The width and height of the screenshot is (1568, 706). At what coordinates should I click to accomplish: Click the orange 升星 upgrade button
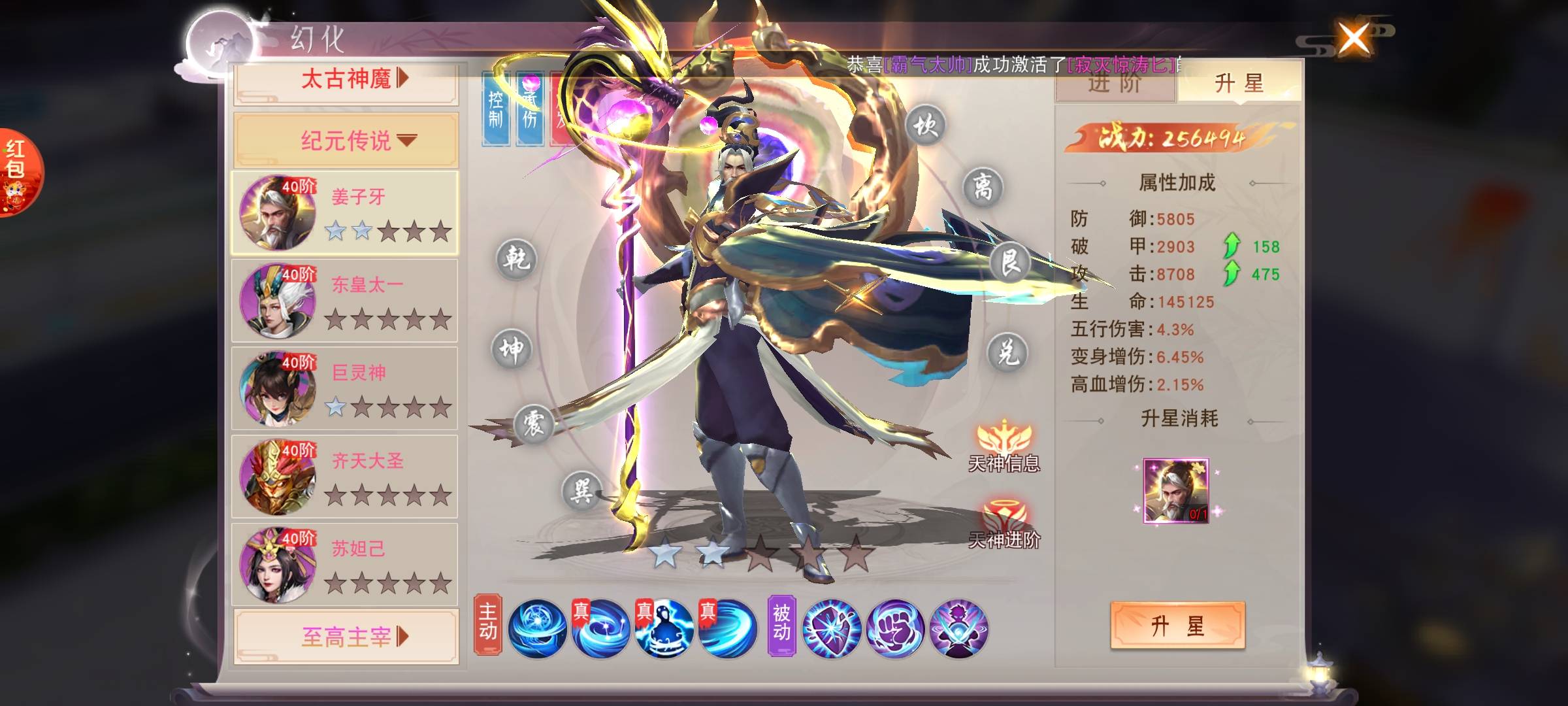[x=1177, y=626]
